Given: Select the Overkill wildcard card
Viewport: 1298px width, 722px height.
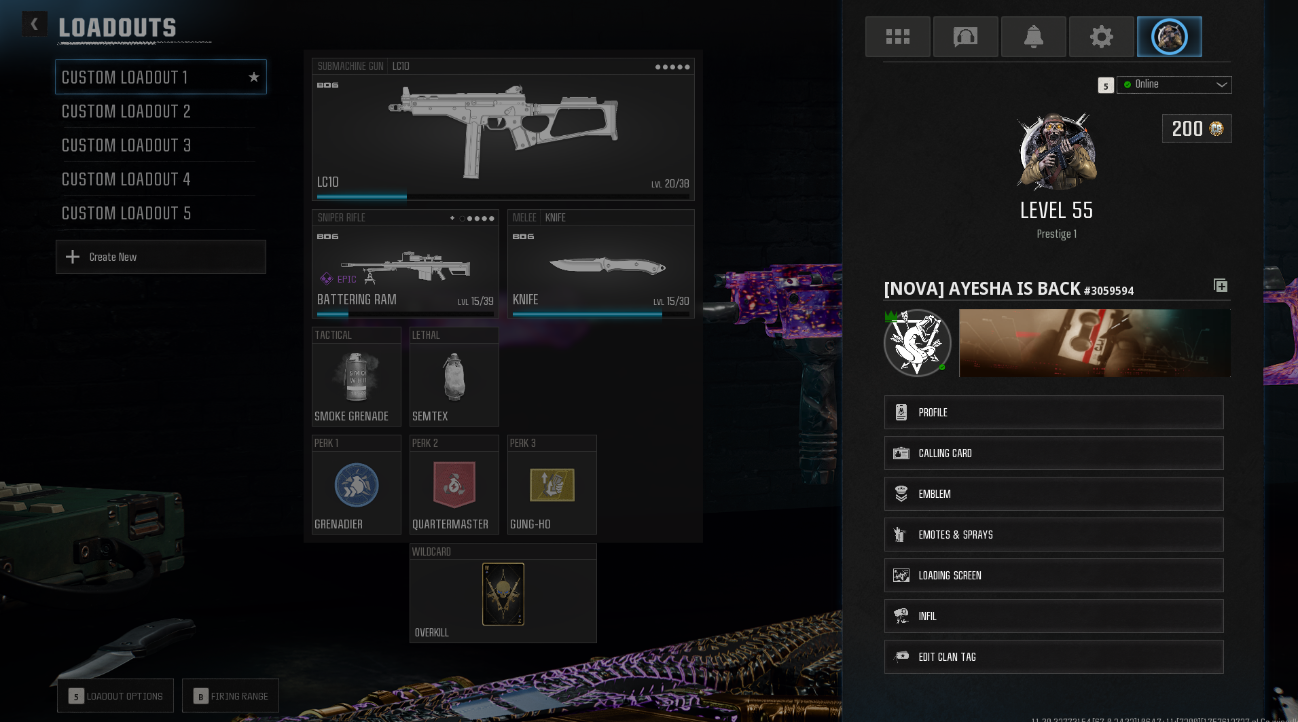Looking at the screenshot, I should pos(502,593).
